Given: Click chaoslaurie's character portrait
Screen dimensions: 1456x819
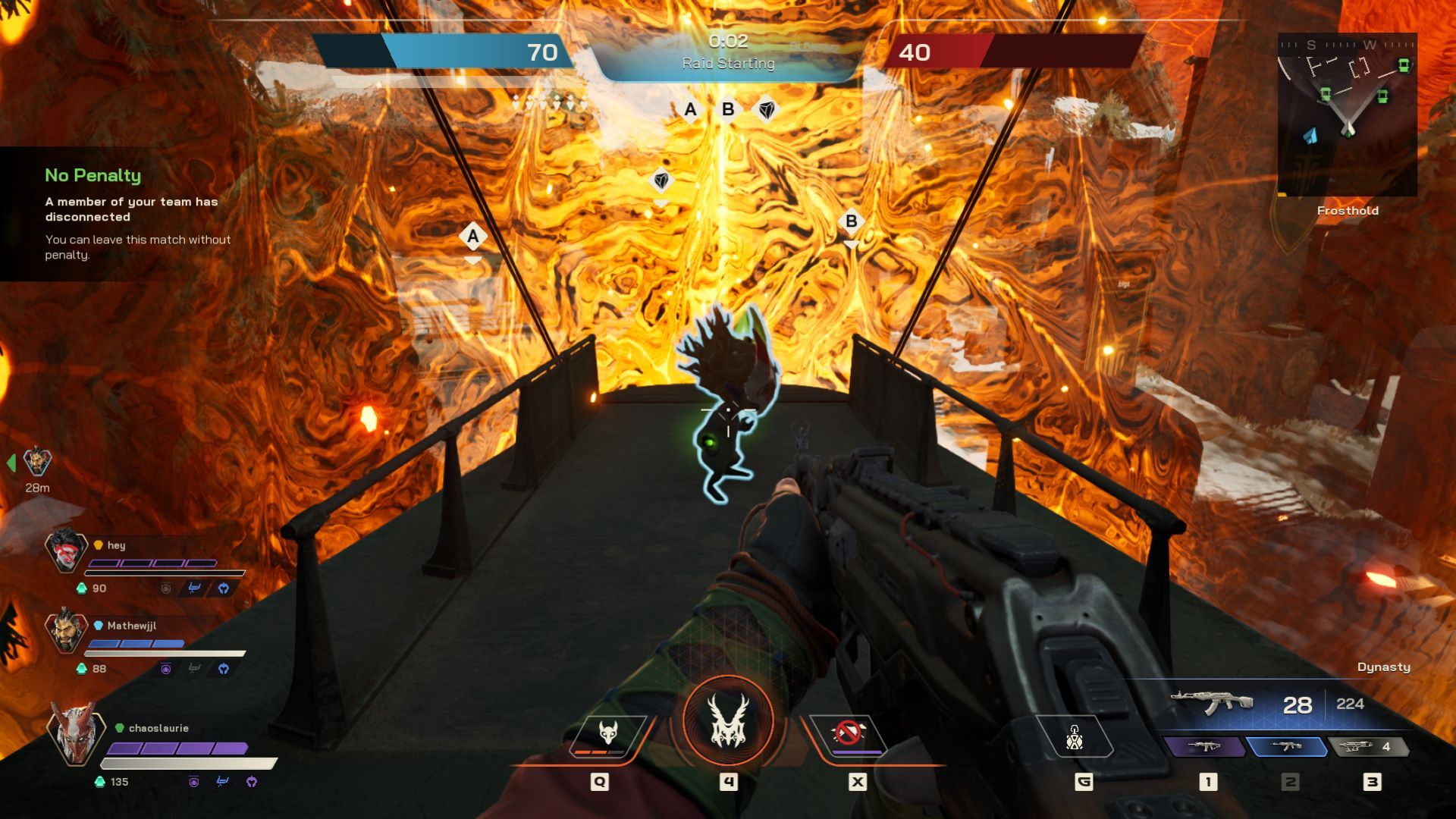Looking at the screenshot, I should (74, 733).
